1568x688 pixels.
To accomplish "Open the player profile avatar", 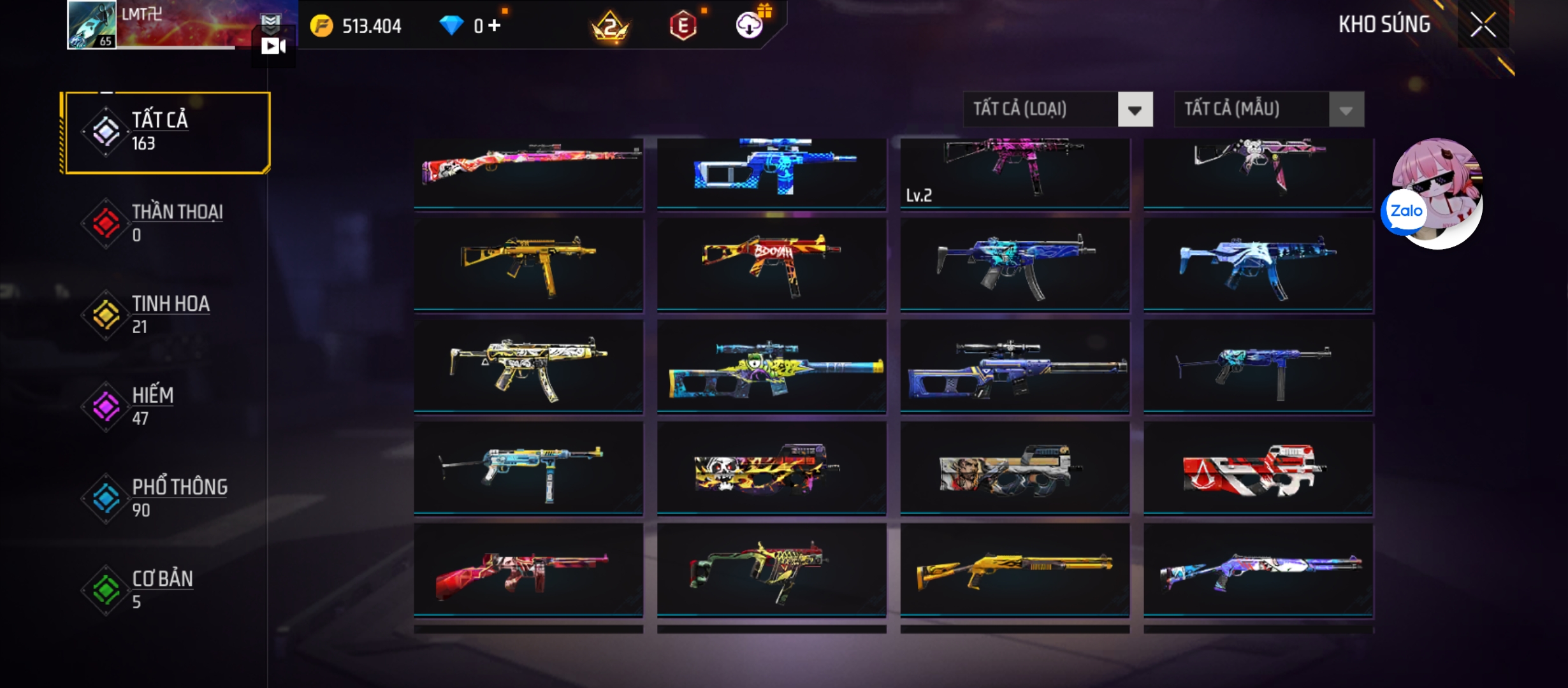I will coord(92,25).
